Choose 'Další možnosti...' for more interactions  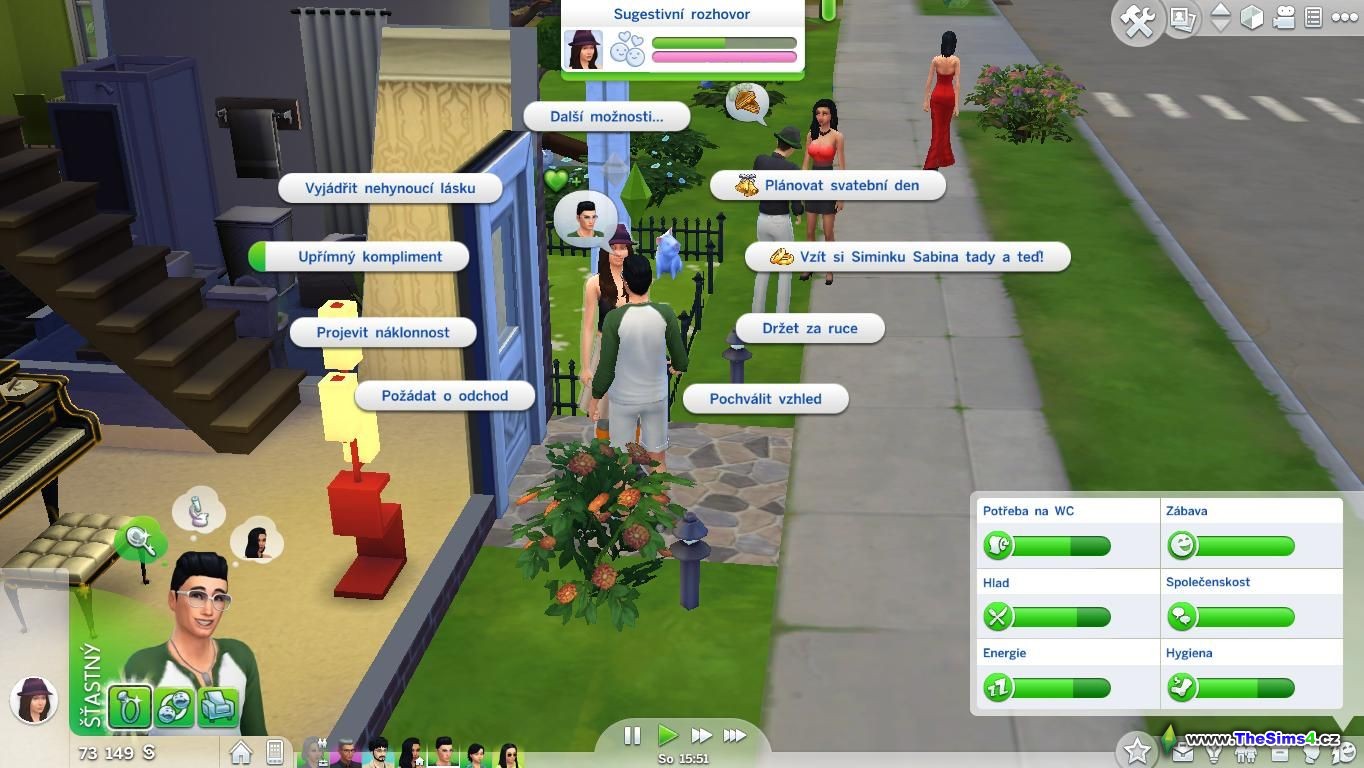[x=606, y=116]
